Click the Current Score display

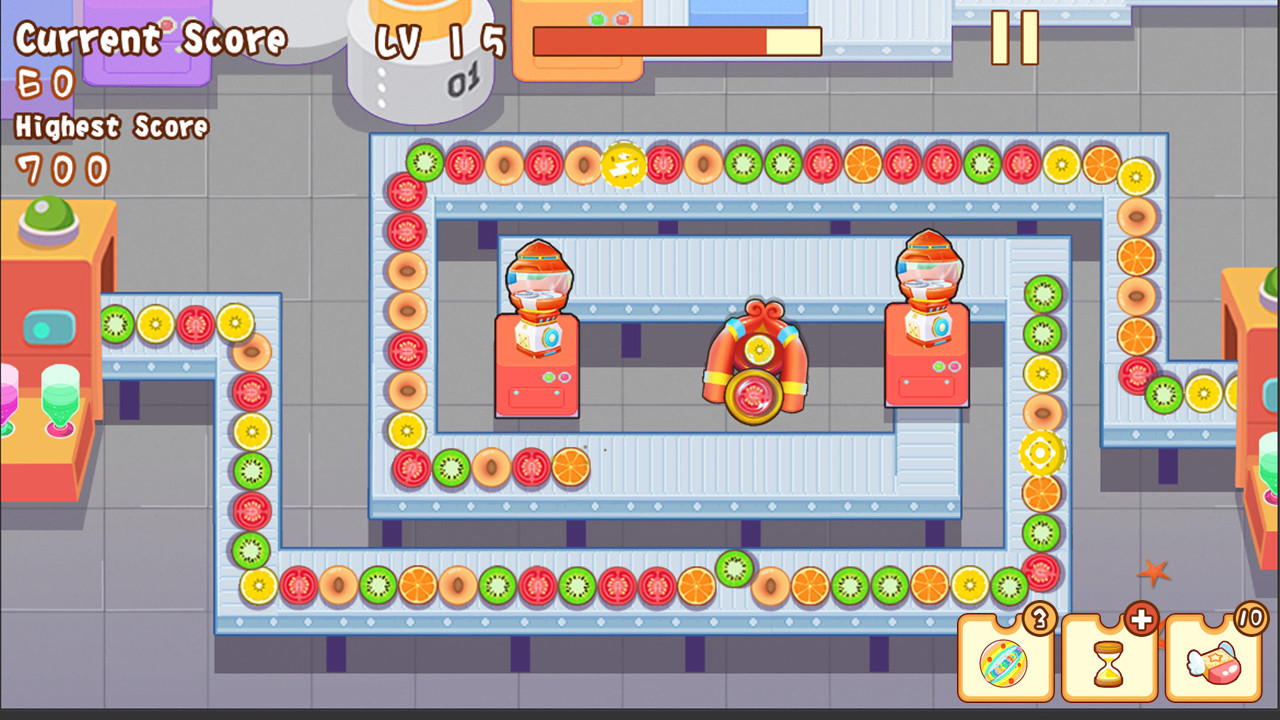150,40
